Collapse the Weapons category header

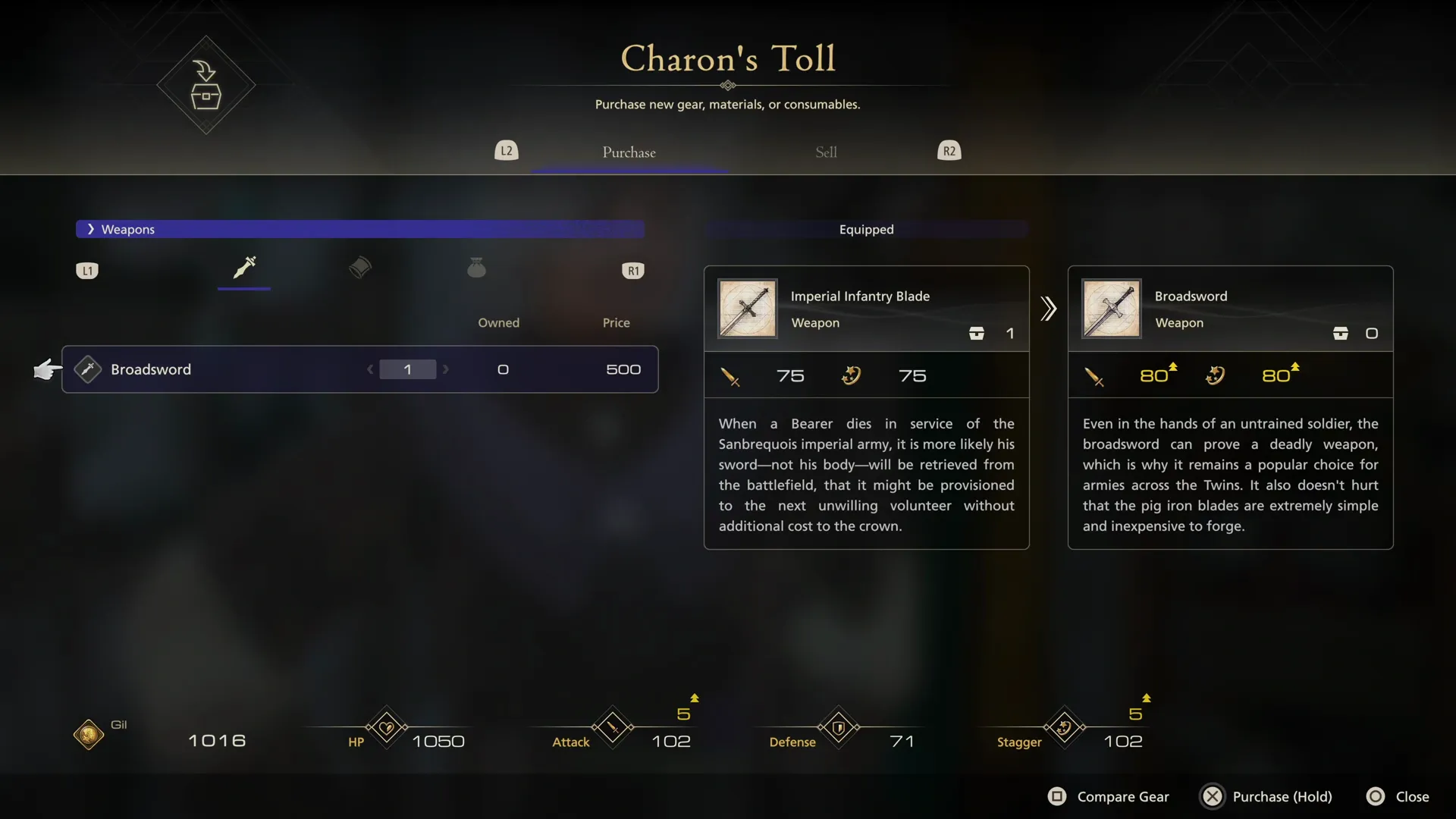(x=91, y=229)
